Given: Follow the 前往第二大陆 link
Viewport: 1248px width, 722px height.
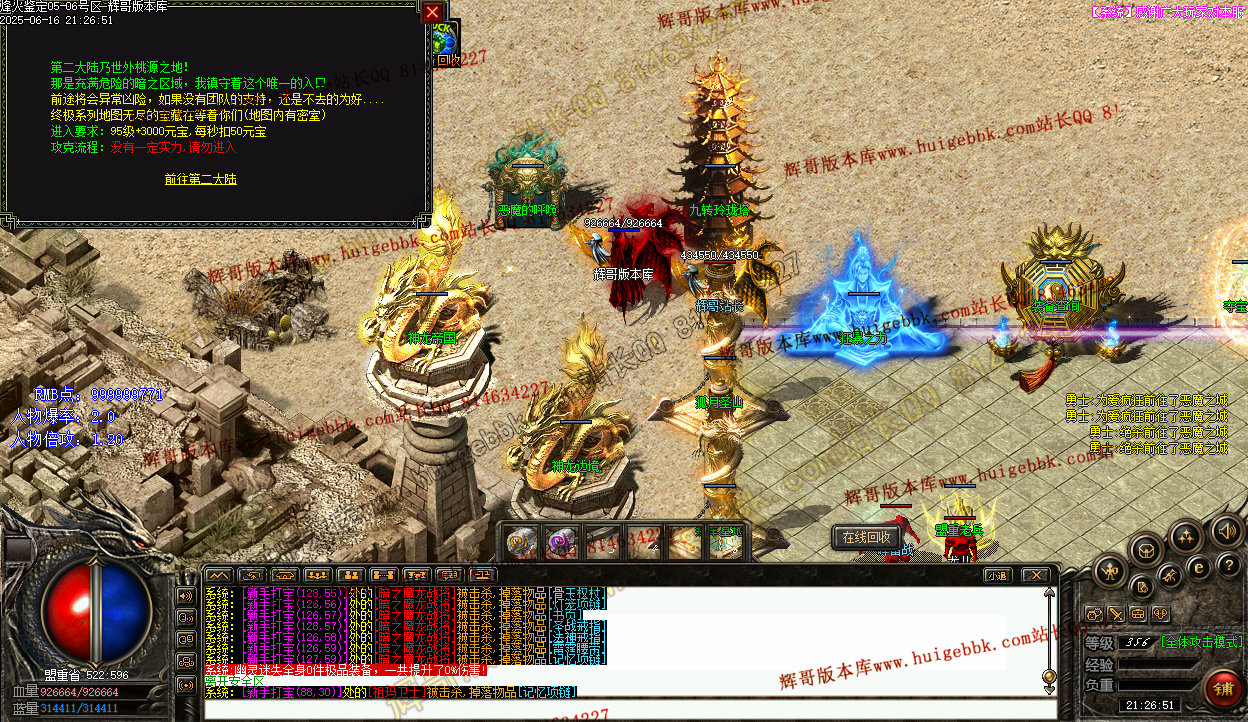Looking at the screenshot, I should point(201,179).
